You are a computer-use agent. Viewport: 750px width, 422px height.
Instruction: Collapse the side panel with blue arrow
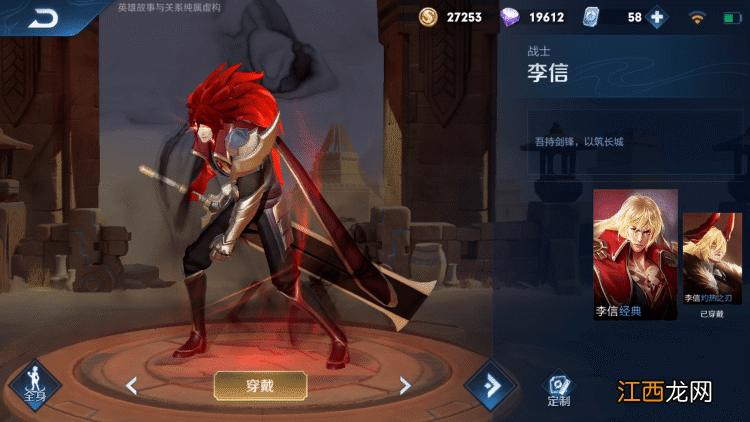487,386
